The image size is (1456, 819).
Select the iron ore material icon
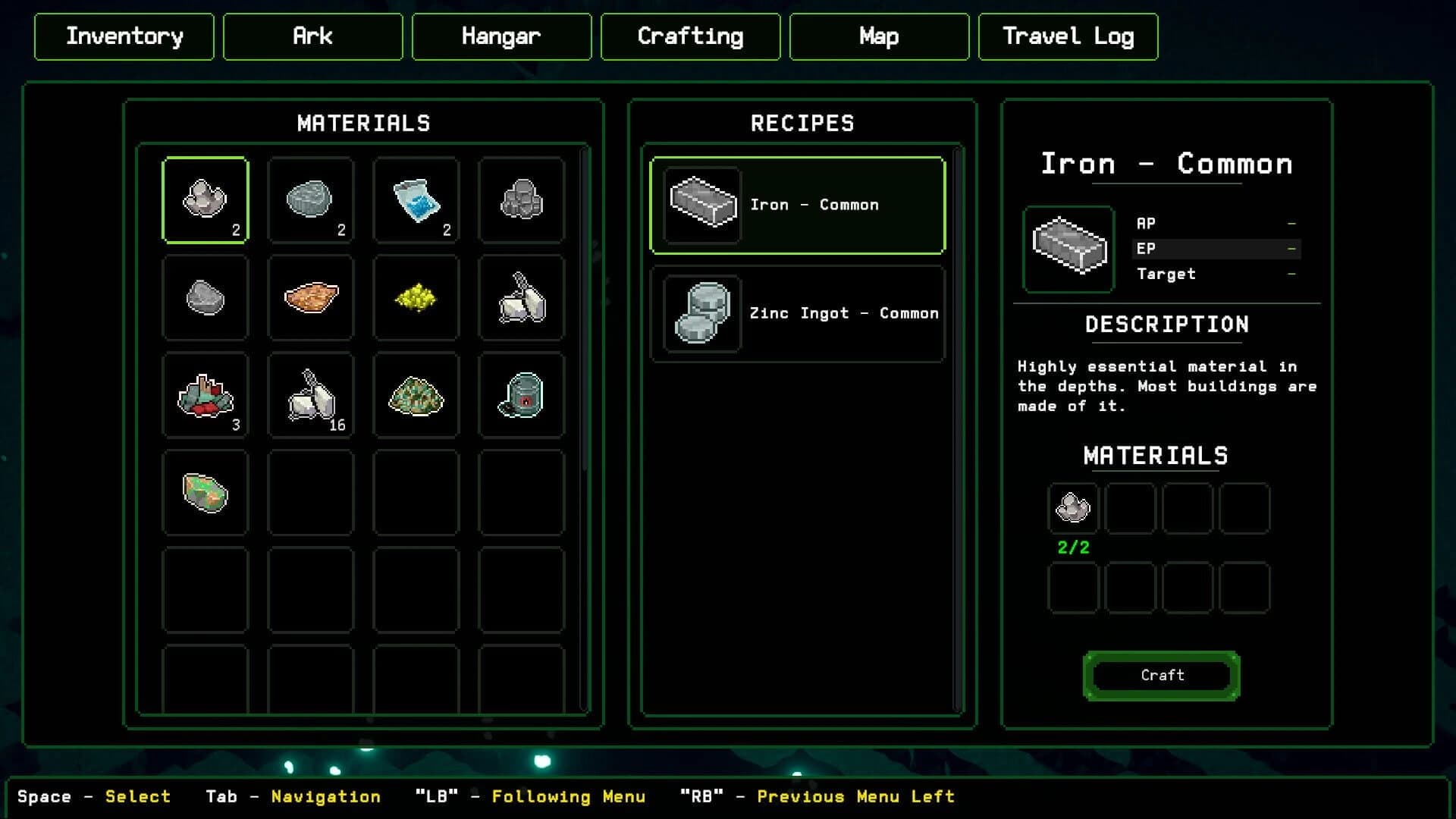206,199
